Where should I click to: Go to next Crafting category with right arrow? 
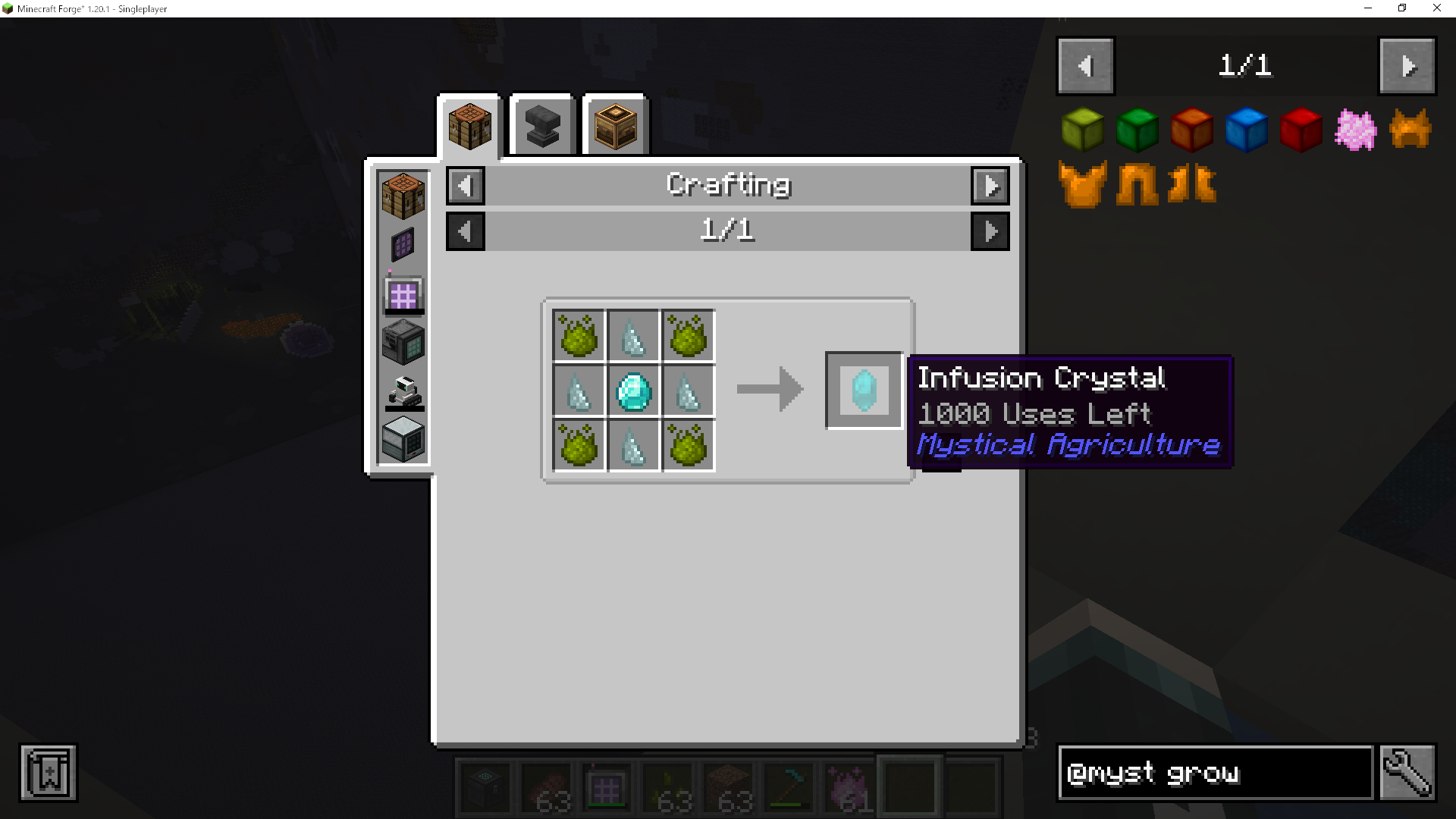(x=990, y=185)
